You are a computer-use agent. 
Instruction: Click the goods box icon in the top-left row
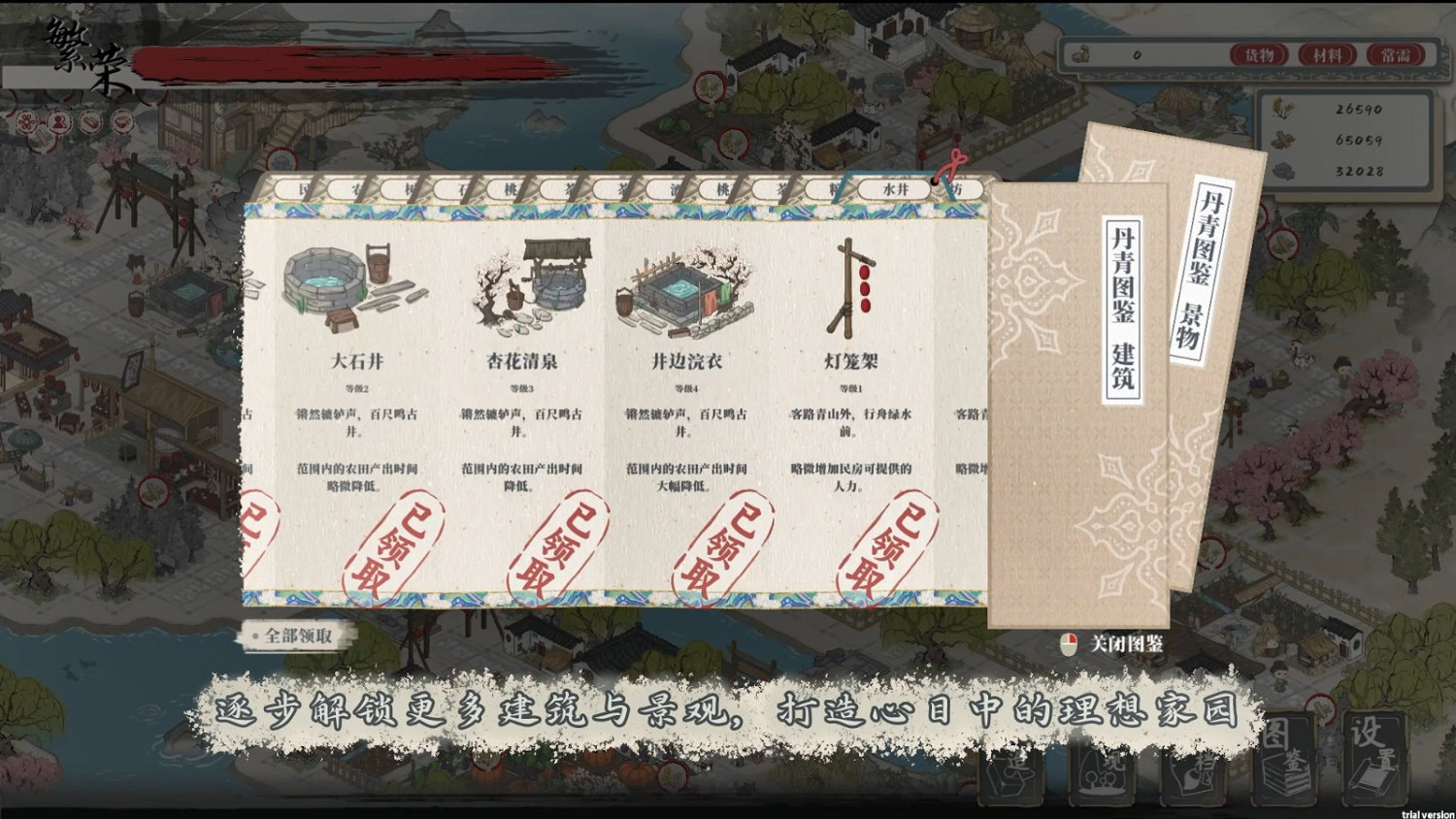[123, 121]
